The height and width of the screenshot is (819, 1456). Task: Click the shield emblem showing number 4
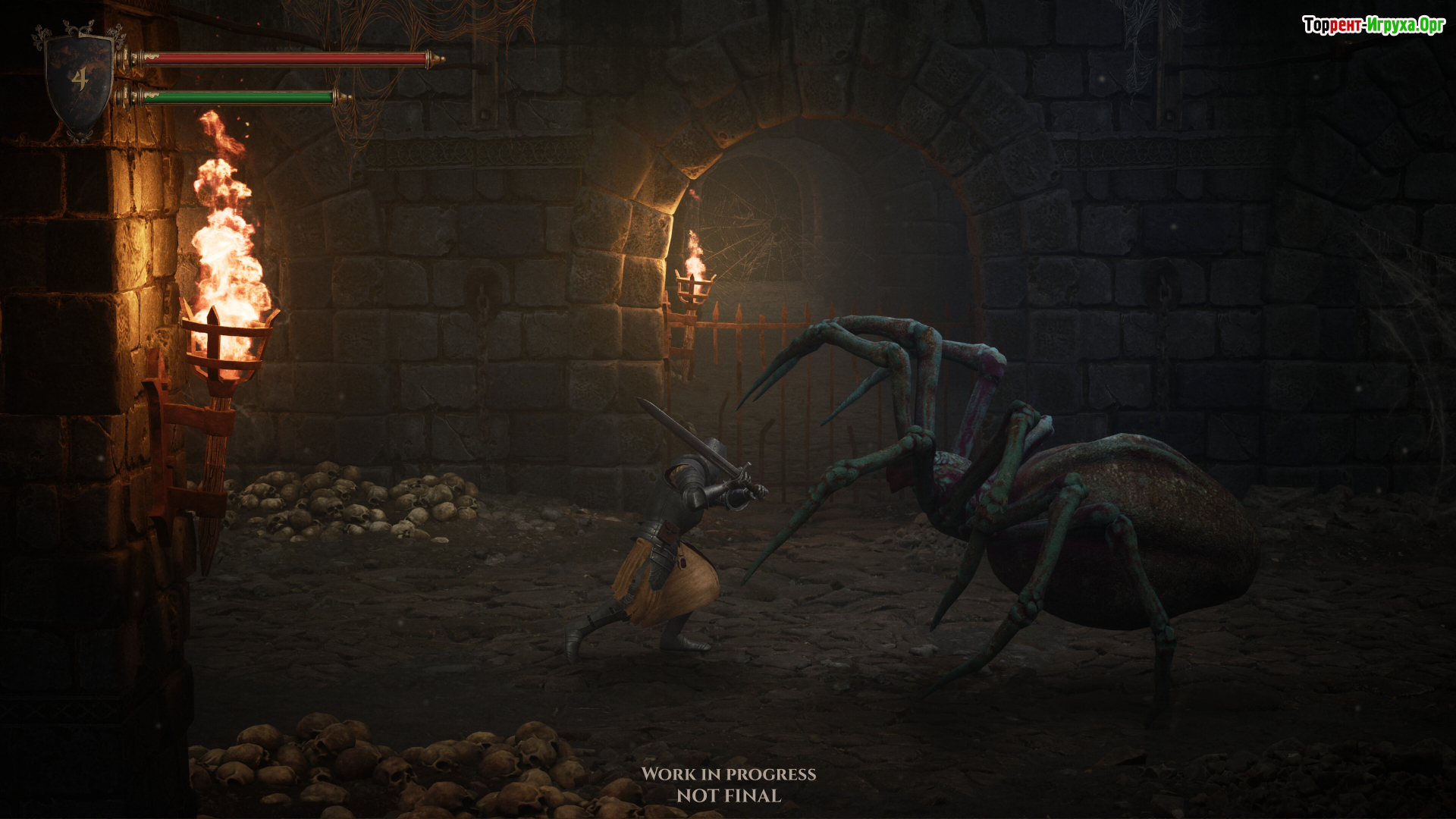point(80,80)
